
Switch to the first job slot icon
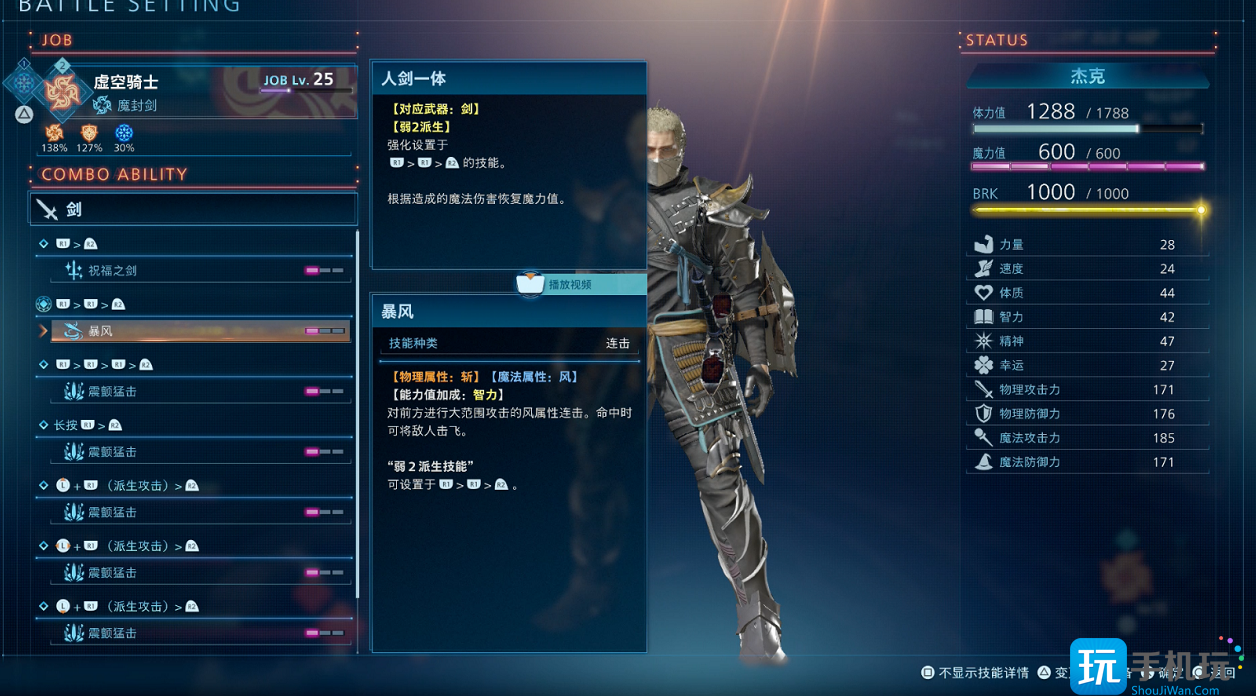click(24, 82)
